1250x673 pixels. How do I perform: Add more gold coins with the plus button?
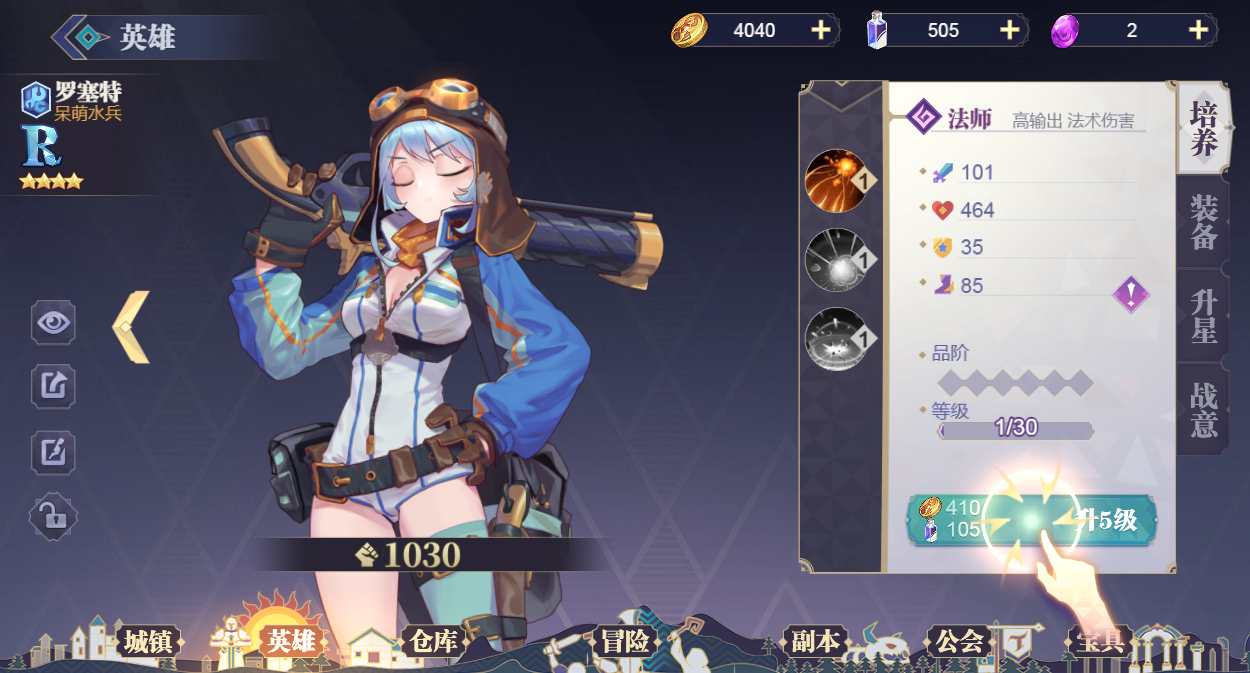(x=821, y=30)
